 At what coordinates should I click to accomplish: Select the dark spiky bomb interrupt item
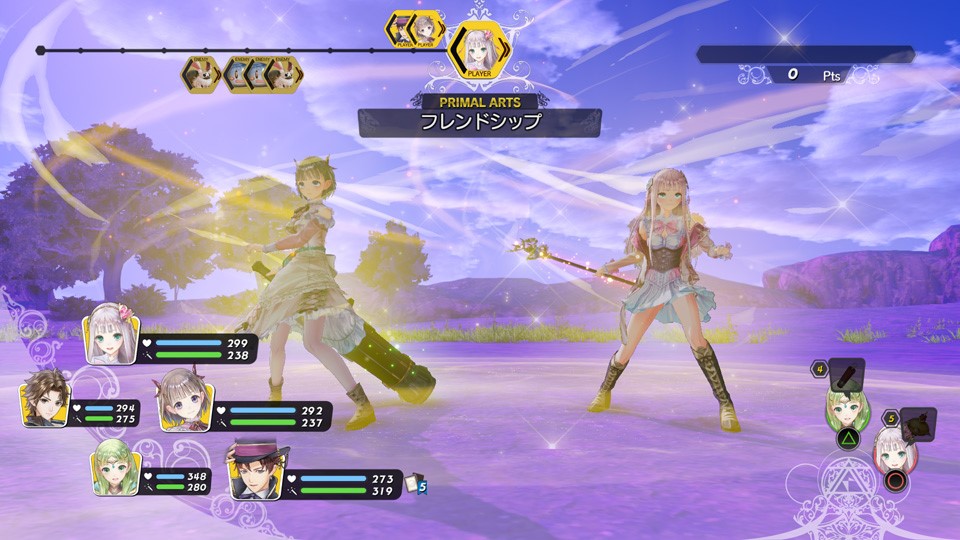(x=917, y=424)
